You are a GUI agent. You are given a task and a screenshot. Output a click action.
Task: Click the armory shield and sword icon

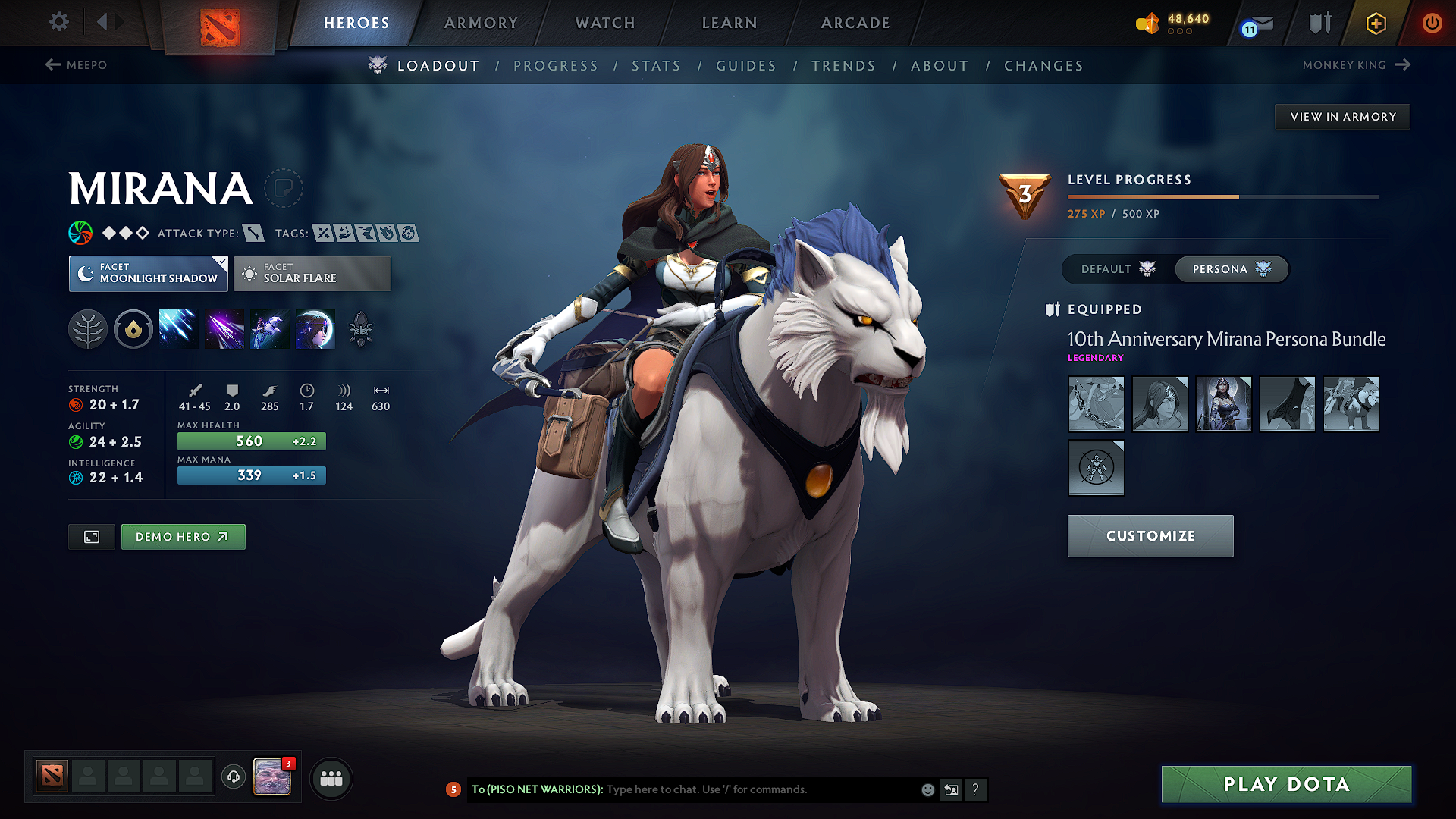click(x=1318, y=23)
